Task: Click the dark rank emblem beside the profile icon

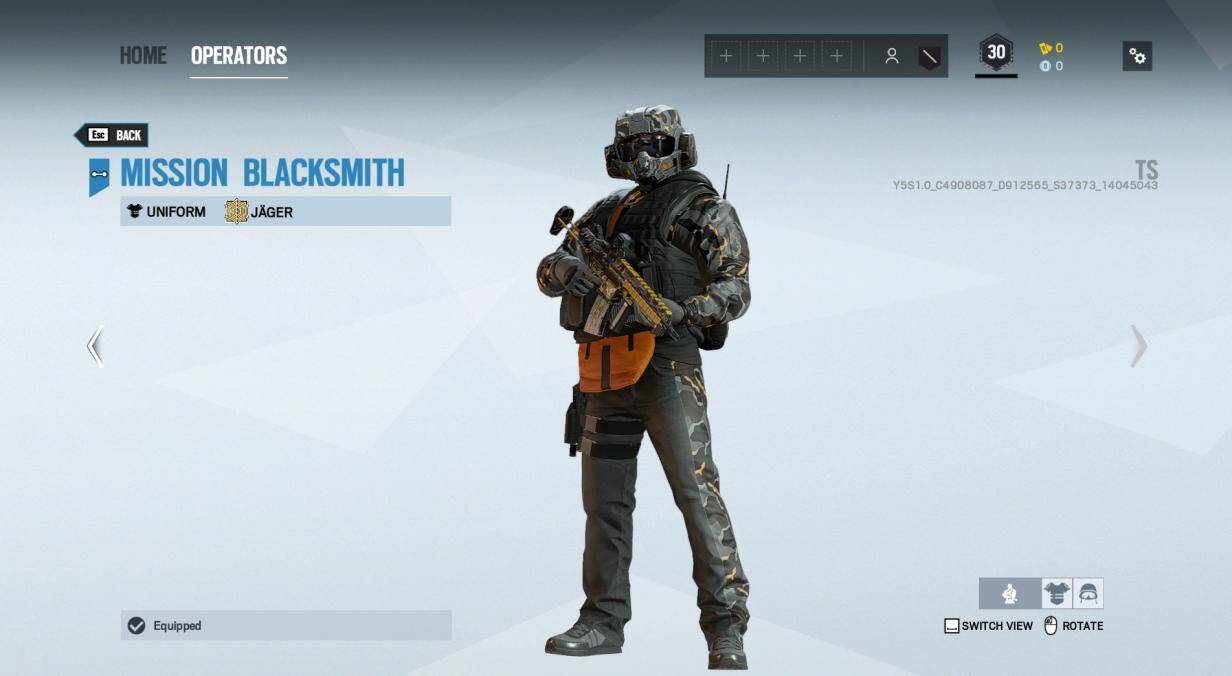Action: tap(929, 56)
